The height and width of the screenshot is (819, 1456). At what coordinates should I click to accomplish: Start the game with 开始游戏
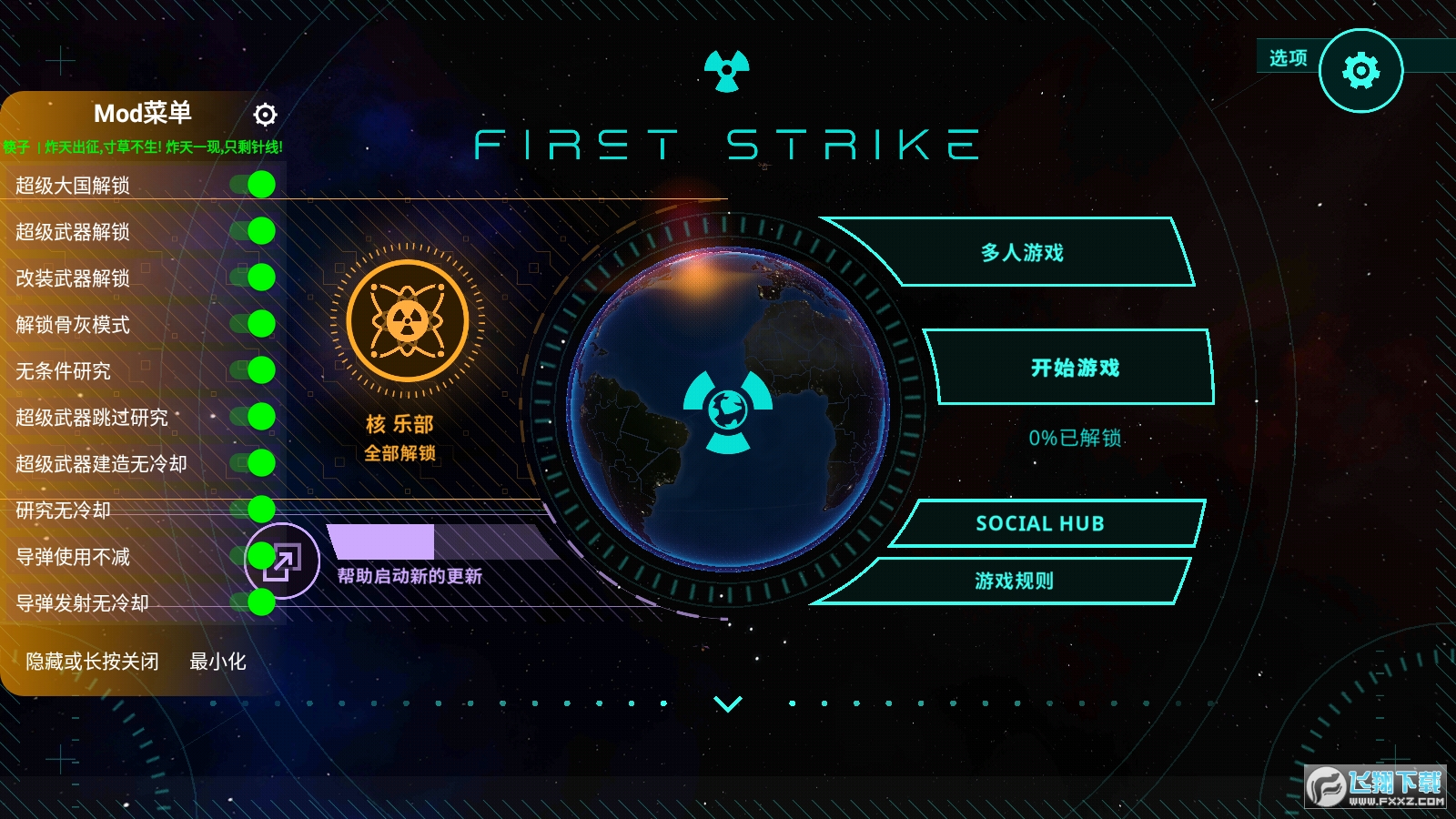click(x=1075, y=368)
